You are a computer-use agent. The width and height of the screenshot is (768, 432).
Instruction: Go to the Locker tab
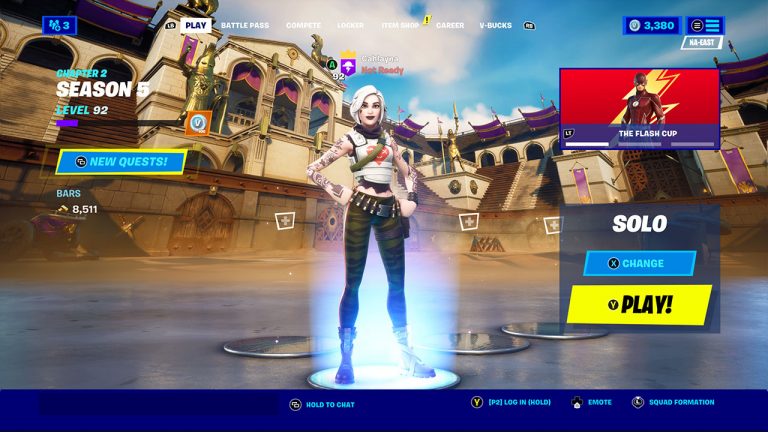(x=351, y=25)
